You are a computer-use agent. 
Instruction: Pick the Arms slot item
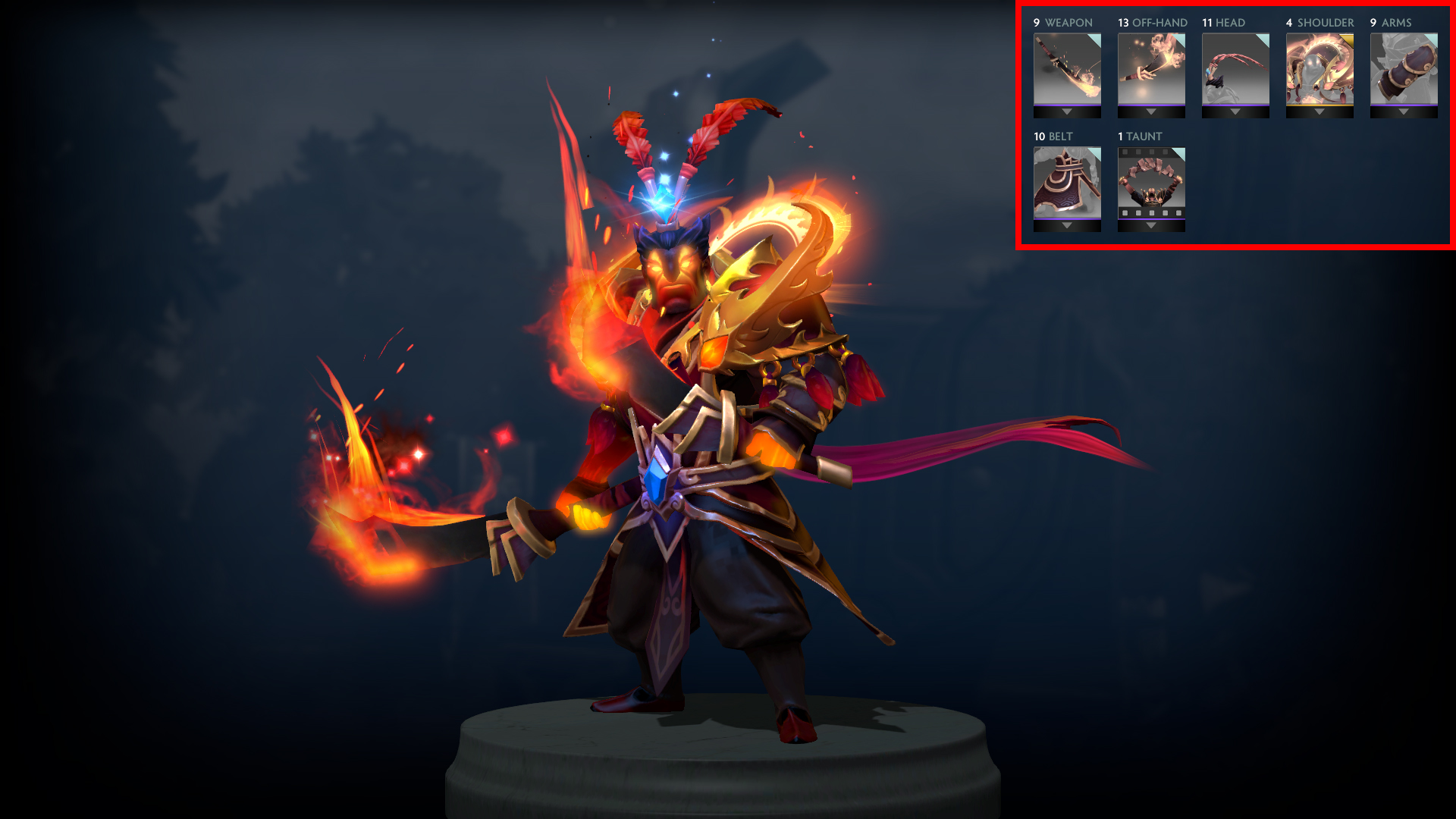coord(1404,69)
